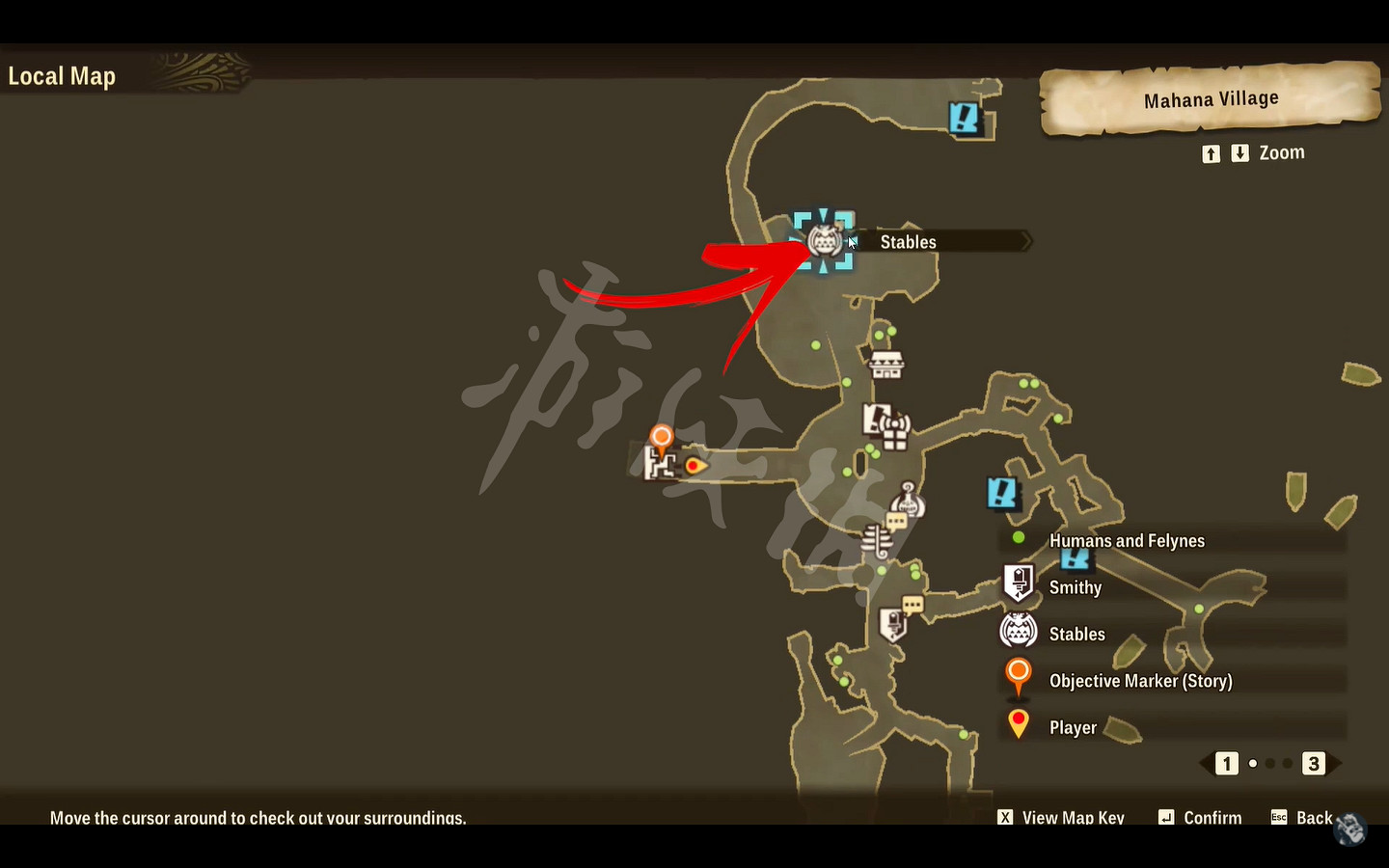Screen dimensions: 1389x868
Task: Click the palm tree landmark icon below the flask
Action: tap(876, 538)
